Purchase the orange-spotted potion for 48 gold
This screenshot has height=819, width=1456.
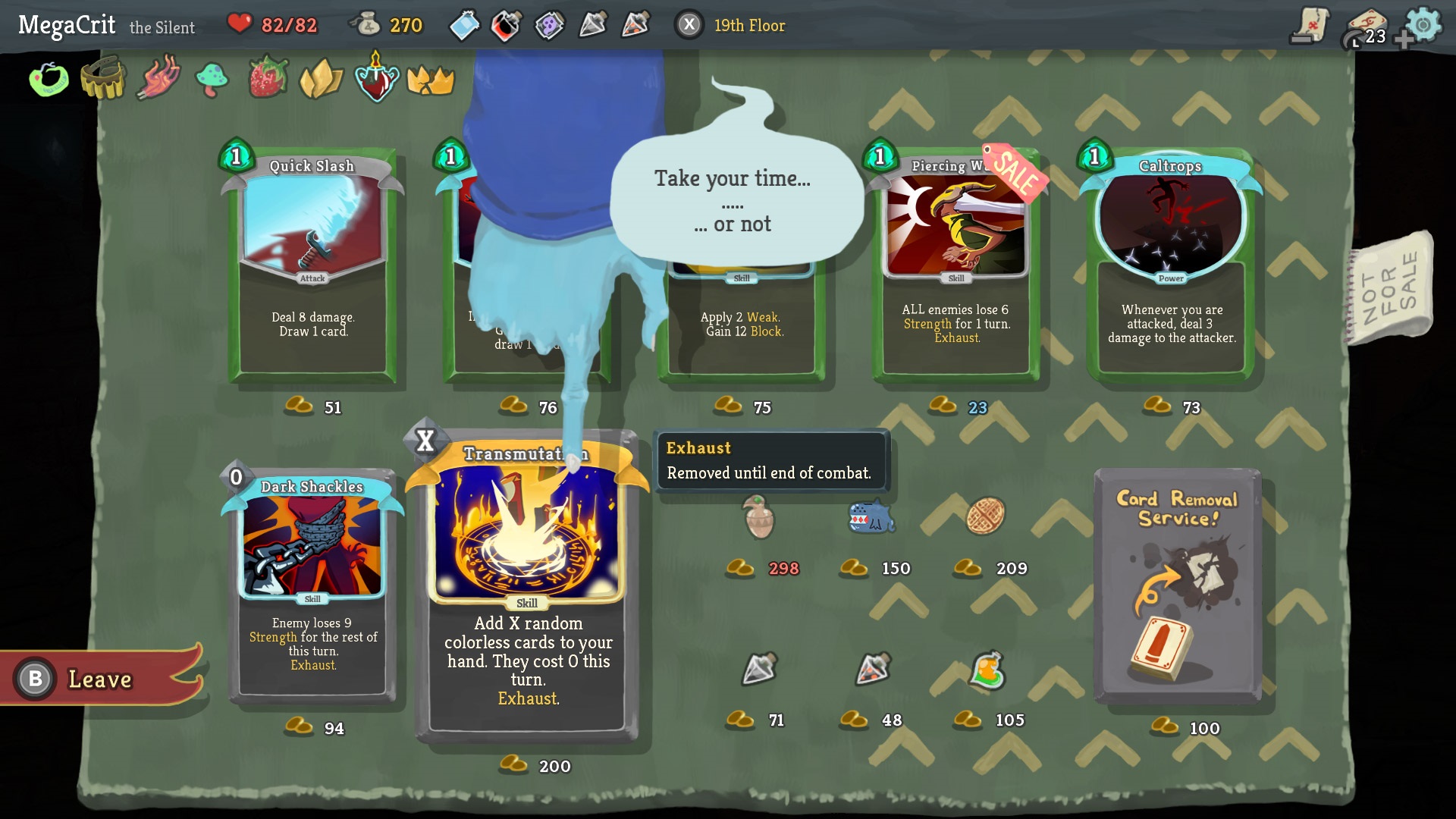tap(872, 669)
